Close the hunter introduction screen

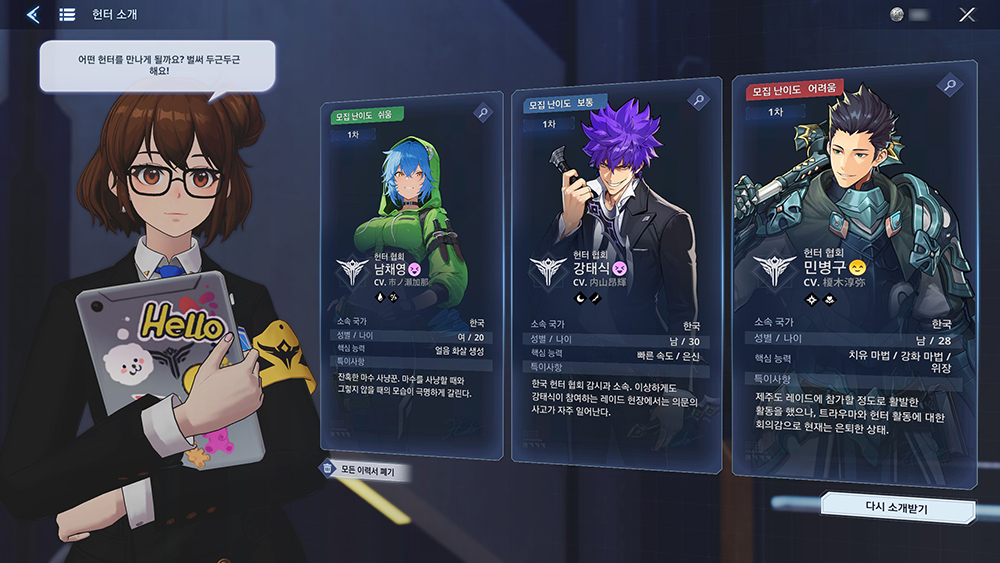point(967,15)
